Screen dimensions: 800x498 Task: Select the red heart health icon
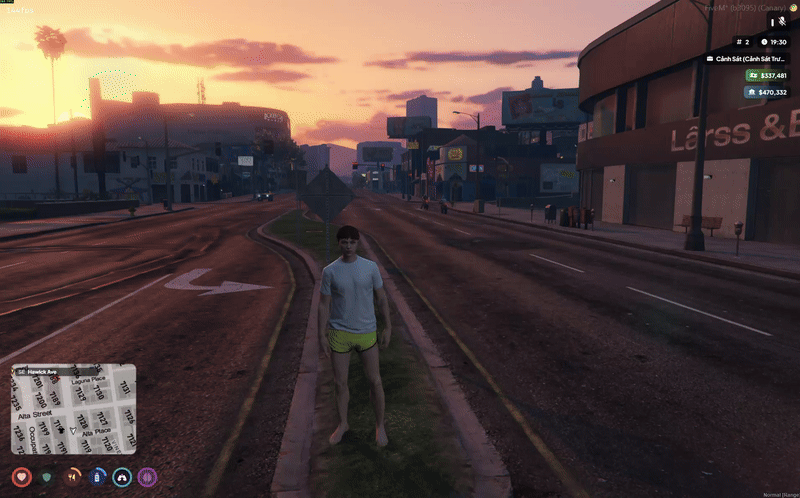click(x=22, y=477)
